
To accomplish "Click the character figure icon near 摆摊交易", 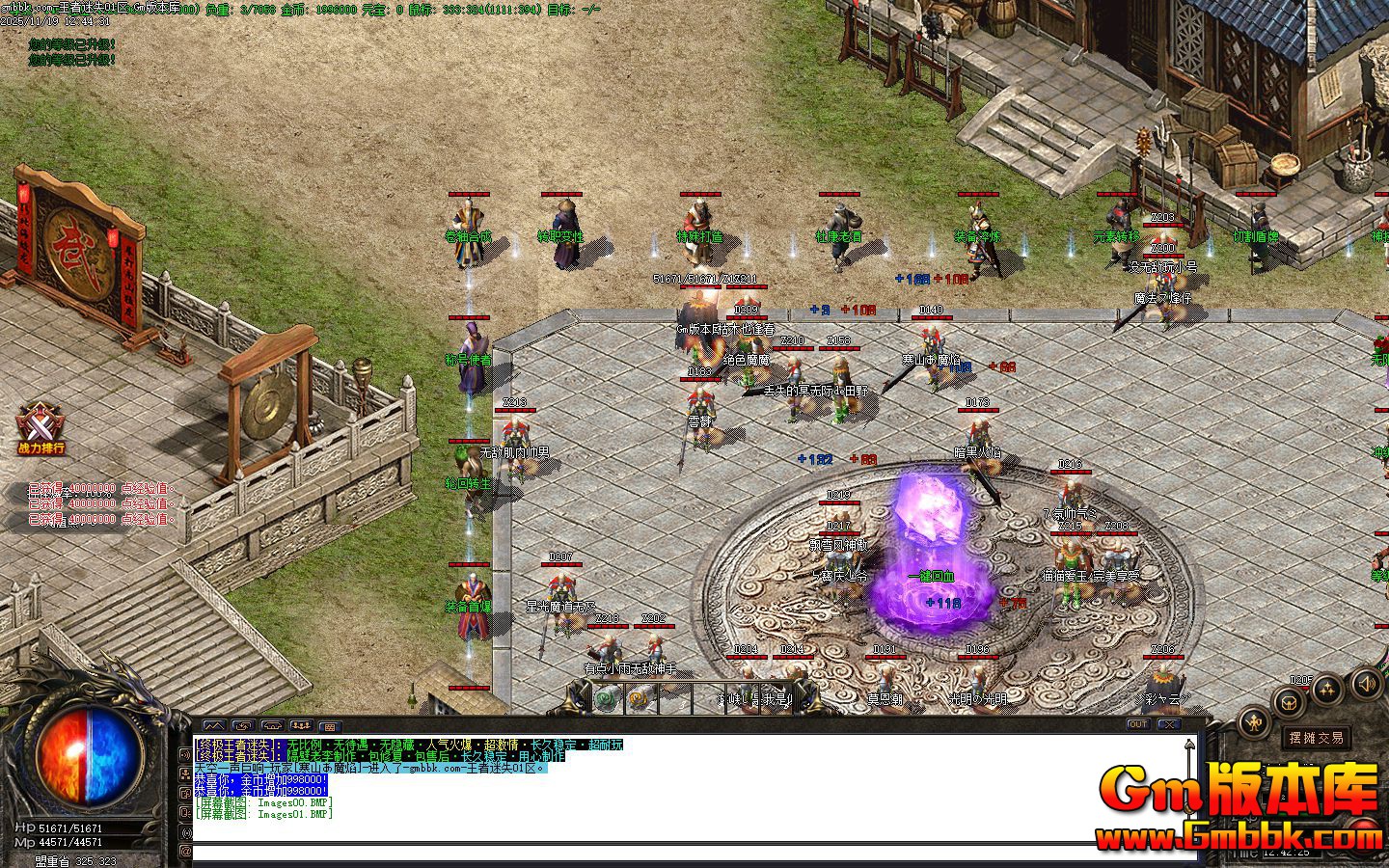I will 1253,721.
